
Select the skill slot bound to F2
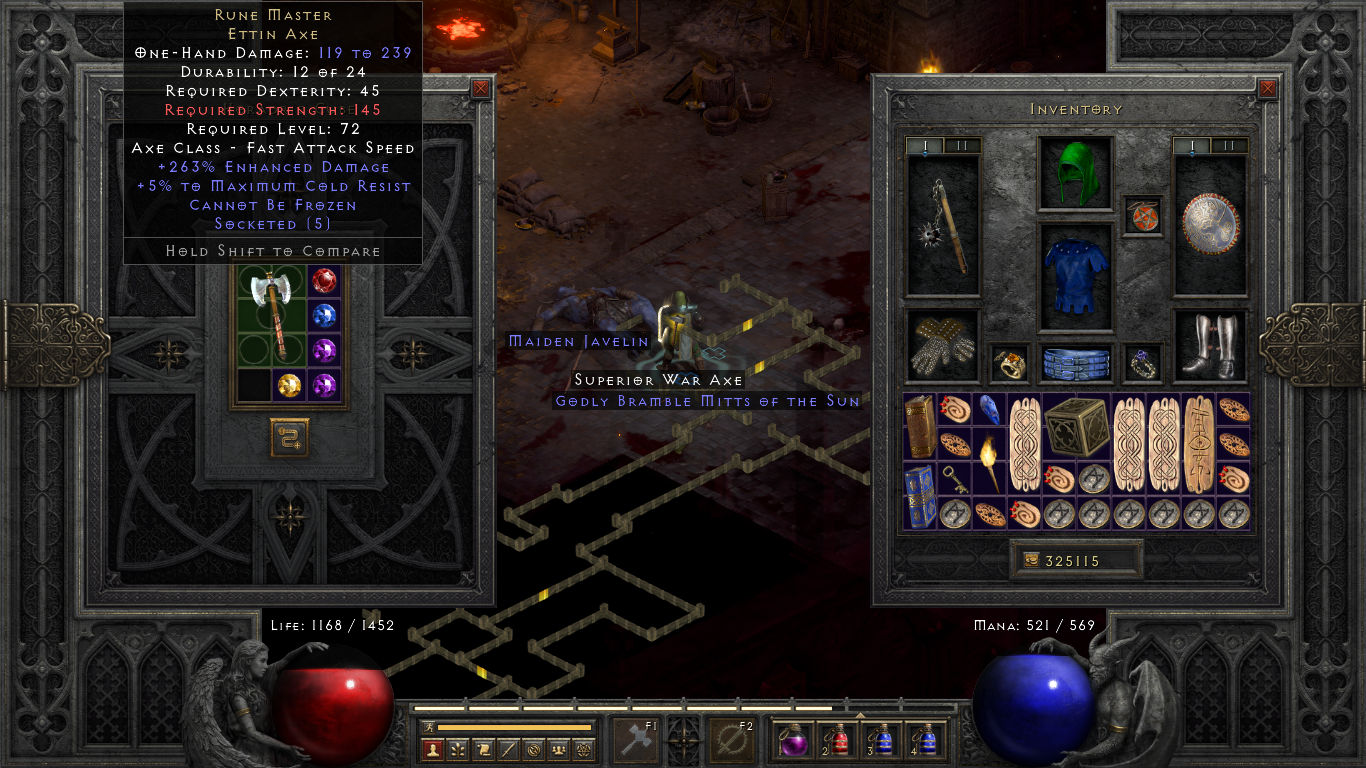point(731,738)
